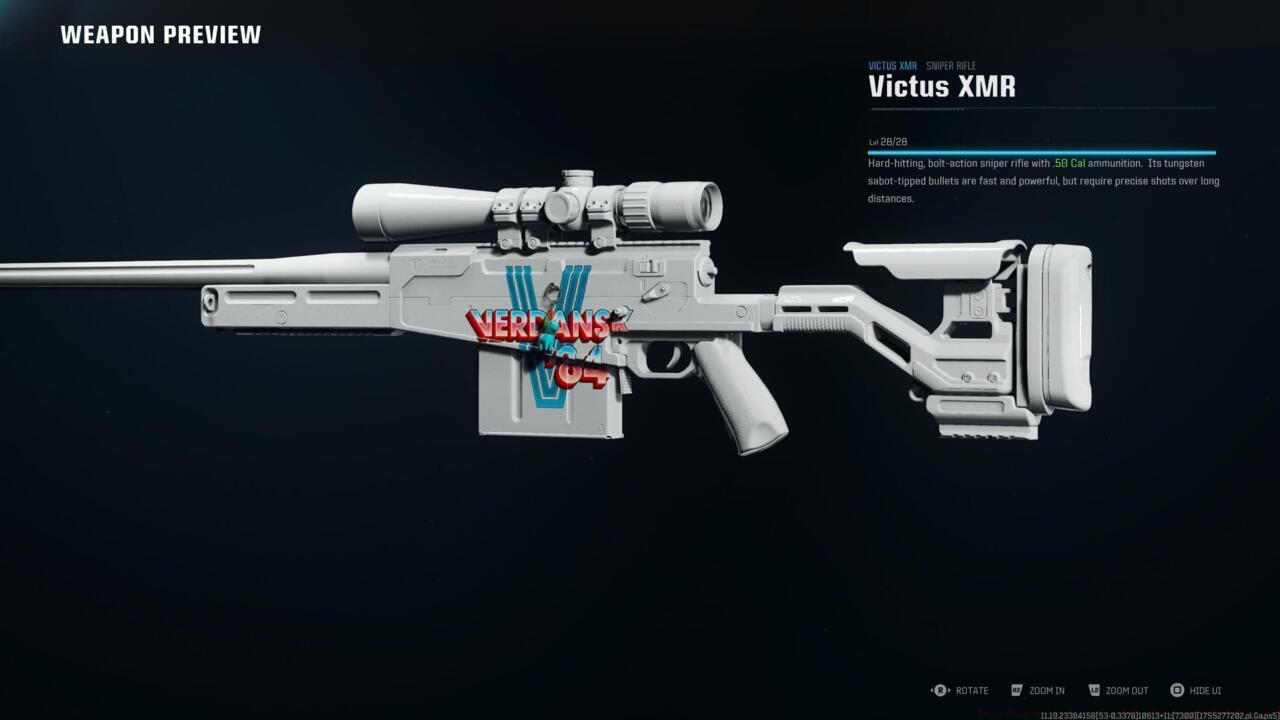The width and height of the screenshot is (1280, 720).
Task: Toggle weapon rotation mode
Action: tap(966, 690)
